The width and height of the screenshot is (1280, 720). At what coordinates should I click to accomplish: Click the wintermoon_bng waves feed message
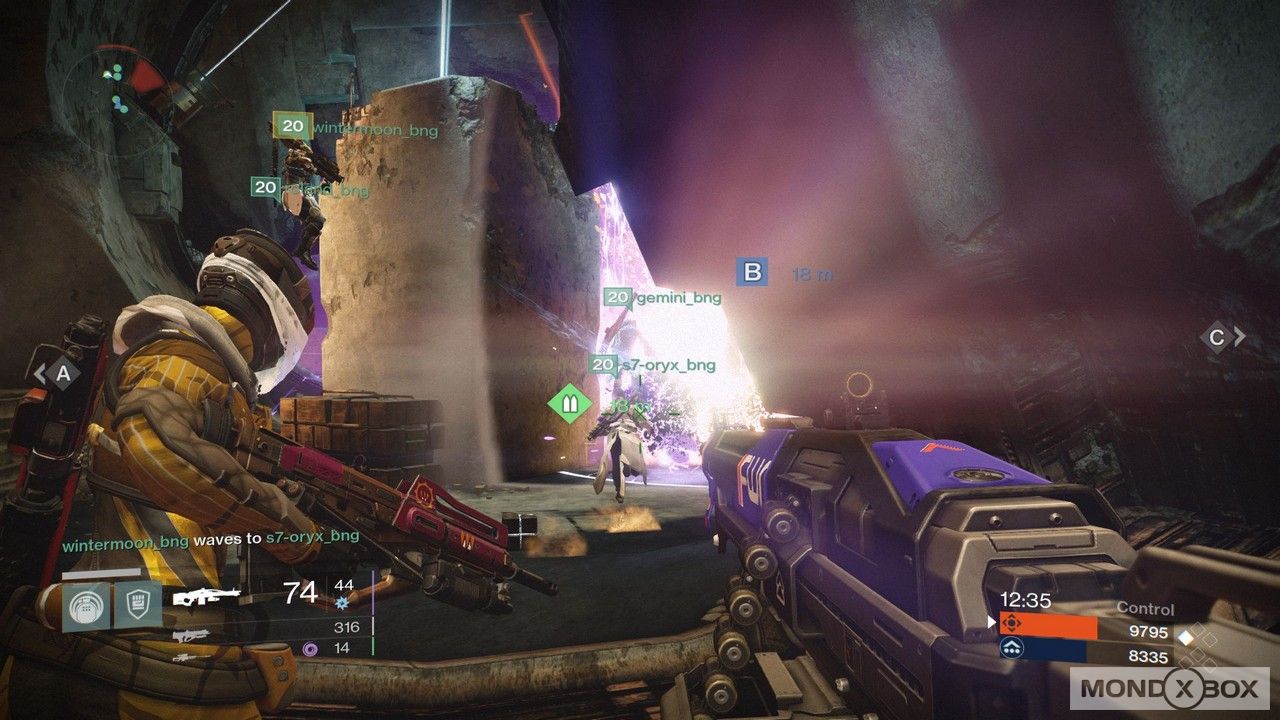pyautogui.click(x=210, y=538)
